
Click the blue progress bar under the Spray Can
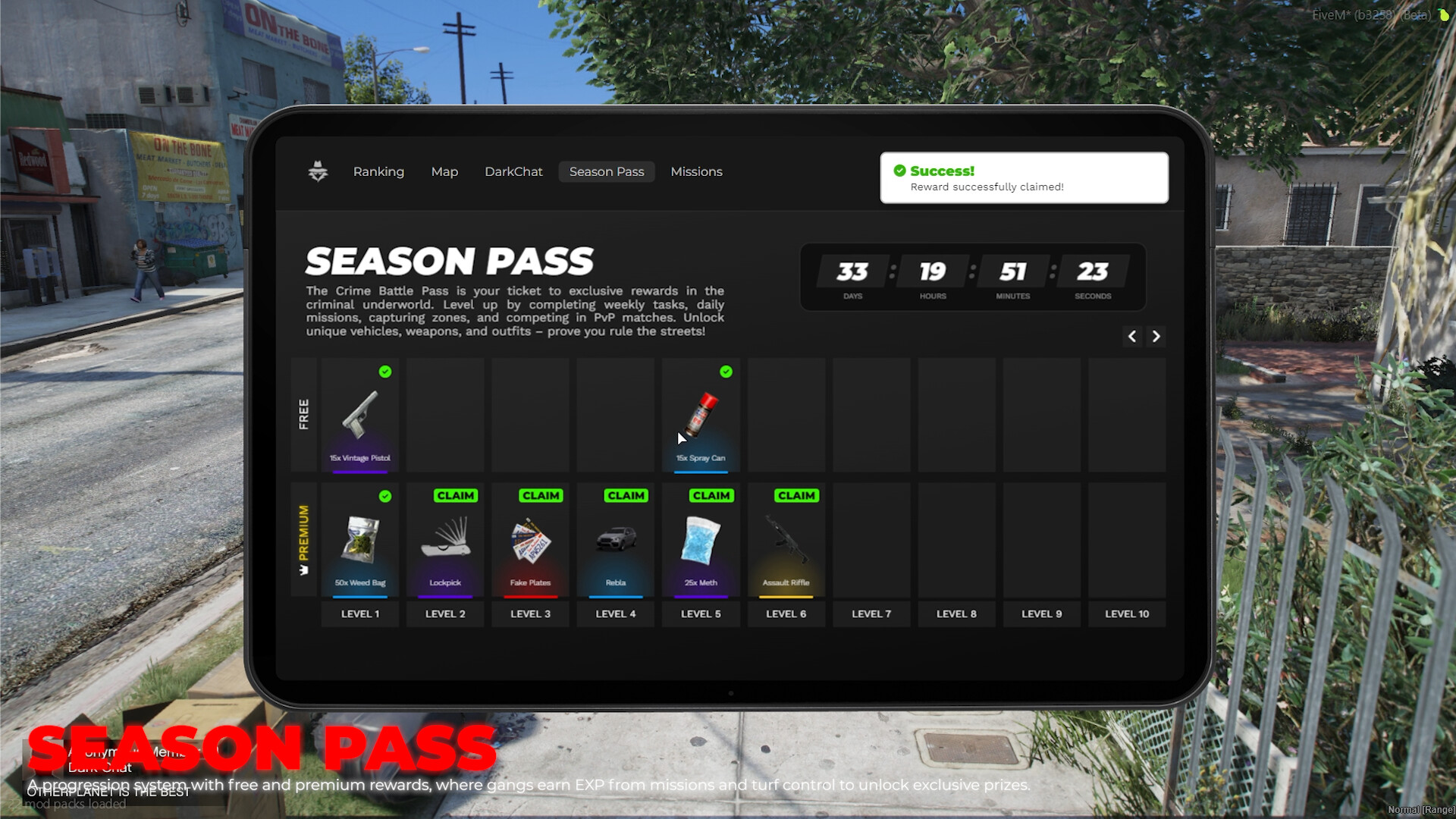coord(701,471)
